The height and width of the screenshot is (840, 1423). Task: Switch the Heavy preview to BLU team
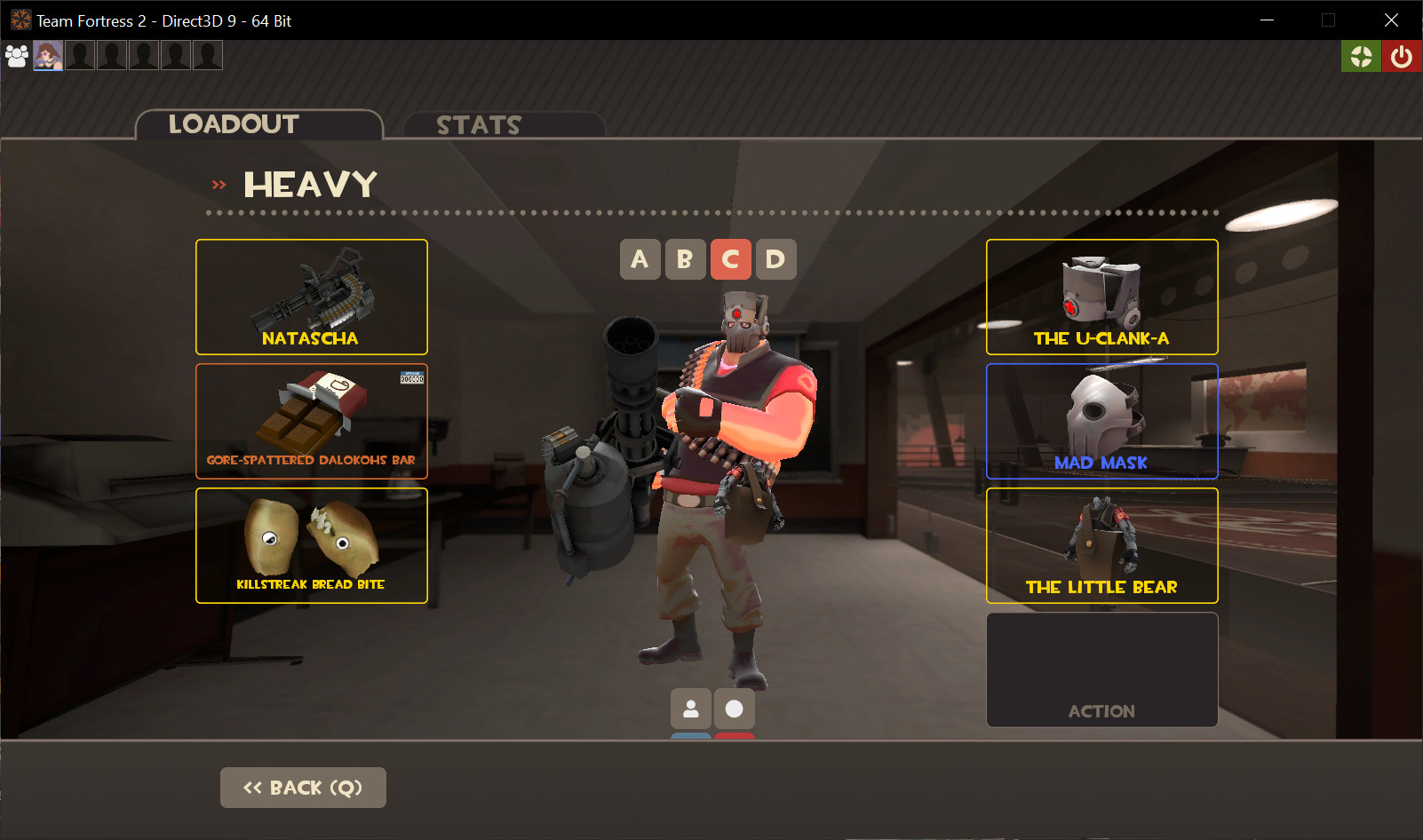click(x=690, y=735)
